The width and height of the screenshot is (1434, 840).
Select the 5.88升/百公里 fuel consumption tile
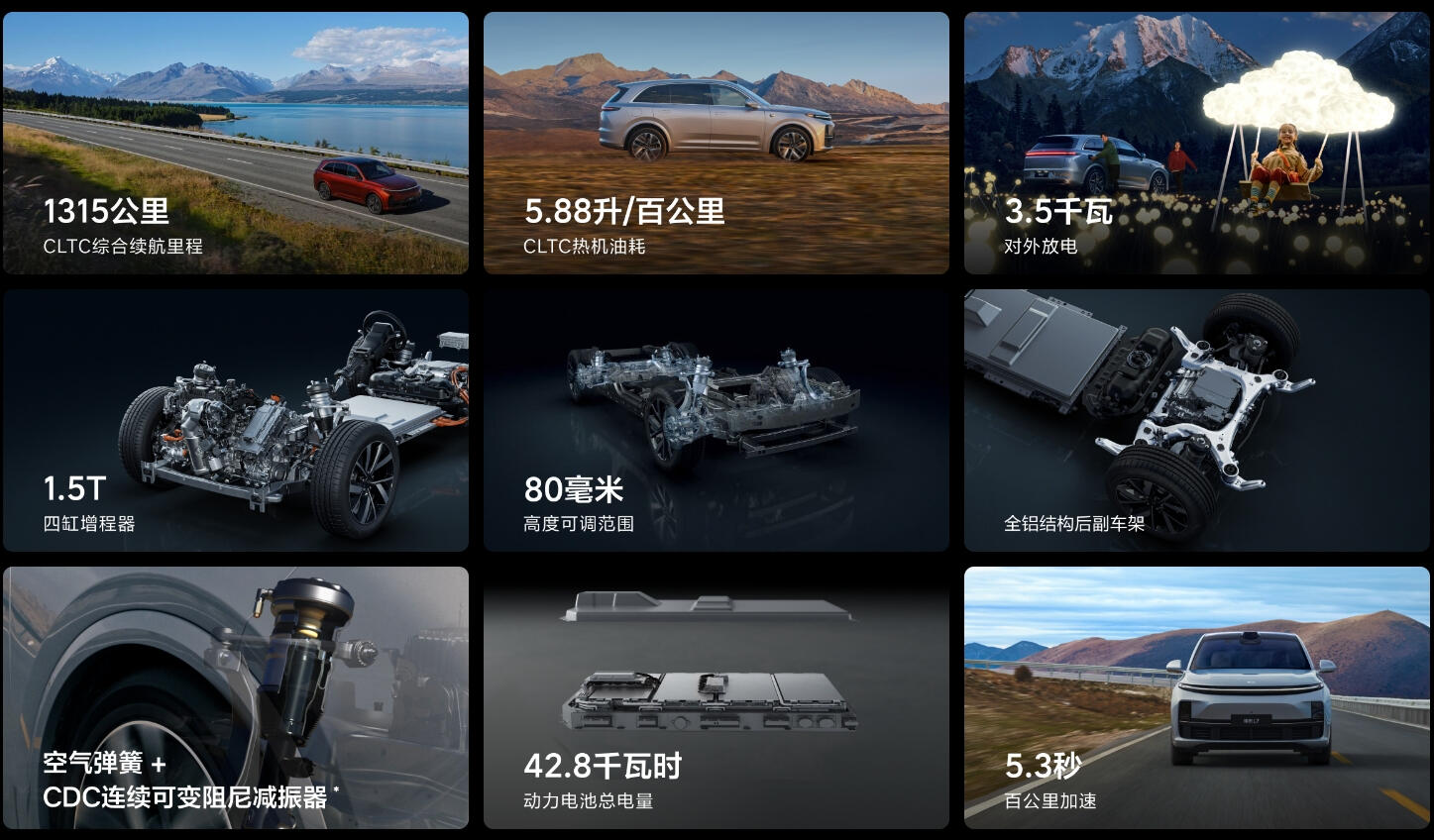[716, 143]
